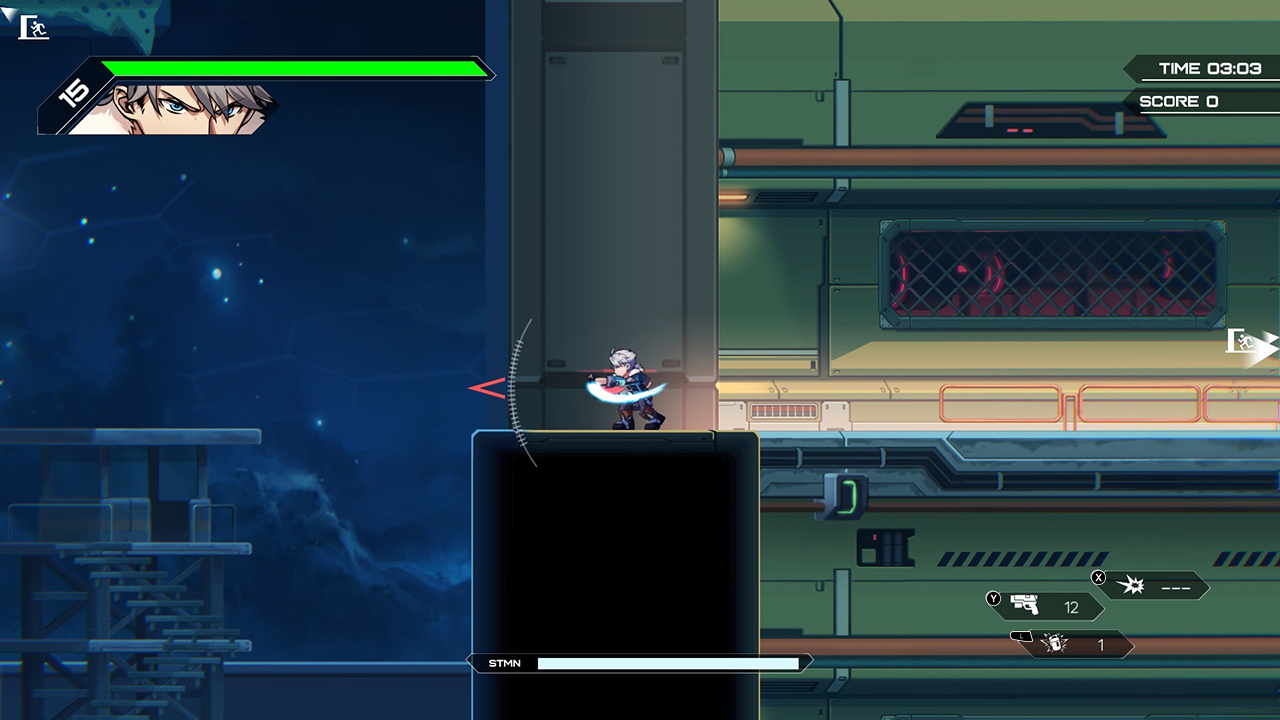This screenshot has height=720, width=1280.
Task: Click the X button badge on the special slot
Action: pos(1098,577)
